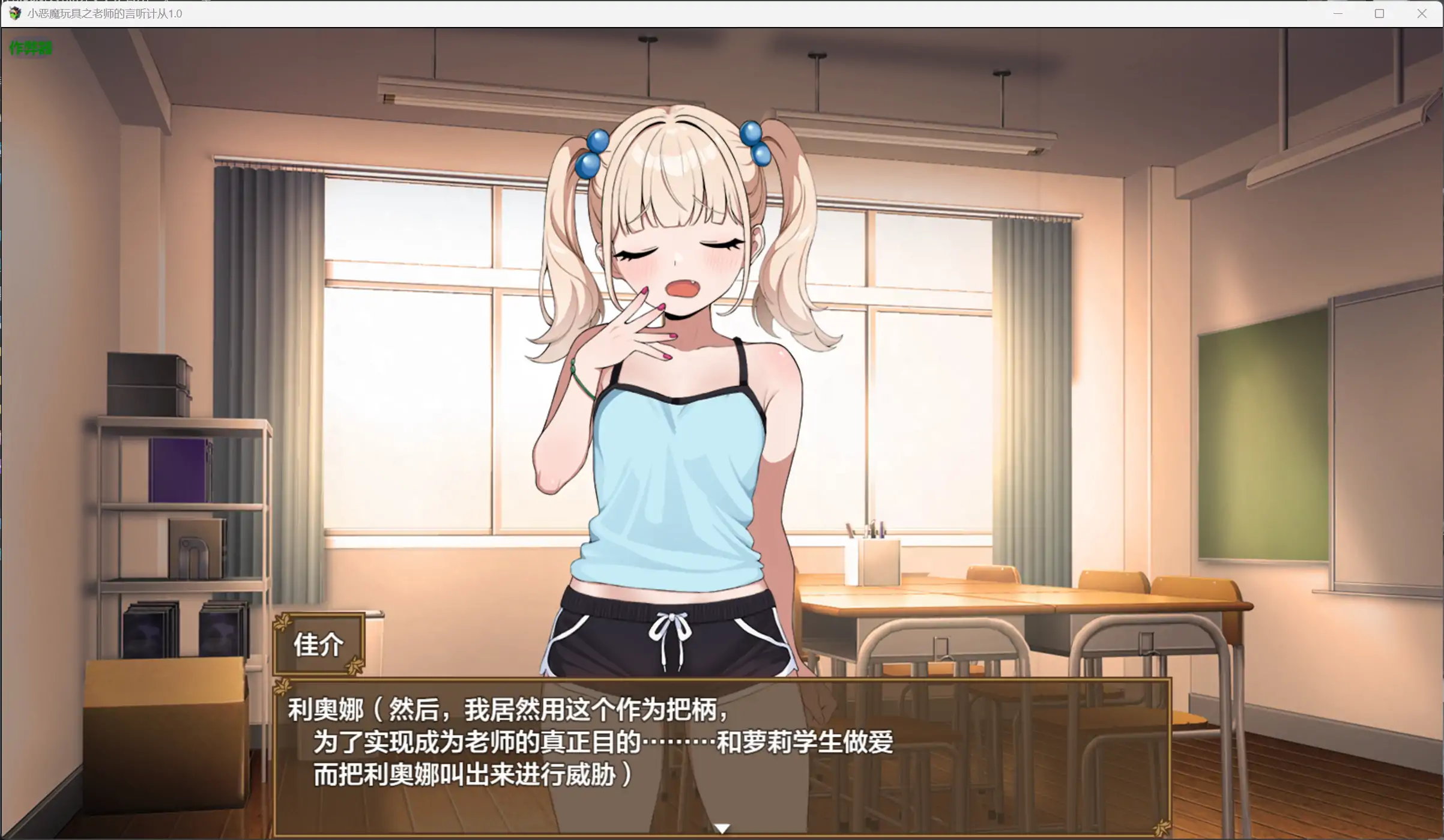Open the 作弊器 cheat tool
Screen dimensions: 1444x840
(30, 48)
